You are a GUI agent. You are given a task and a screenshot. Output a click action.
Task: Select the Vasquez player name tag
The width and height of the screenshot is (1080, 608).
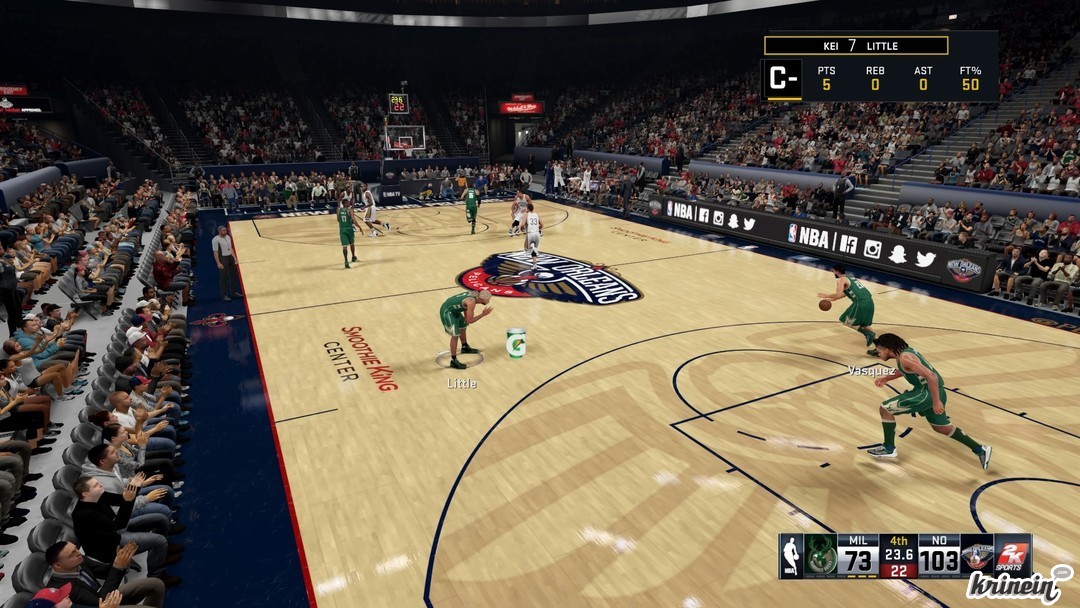coord(871,370)
